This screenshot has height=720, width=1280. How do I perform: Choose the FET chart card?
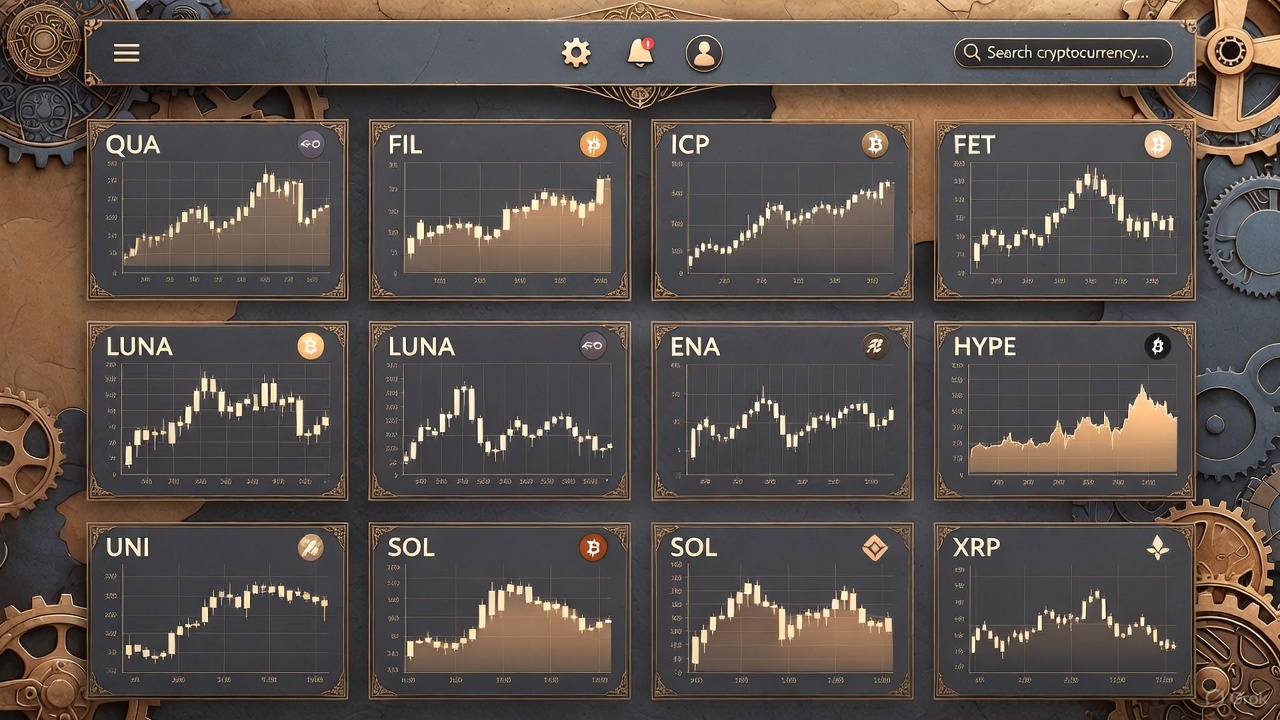pos(1065,210)
